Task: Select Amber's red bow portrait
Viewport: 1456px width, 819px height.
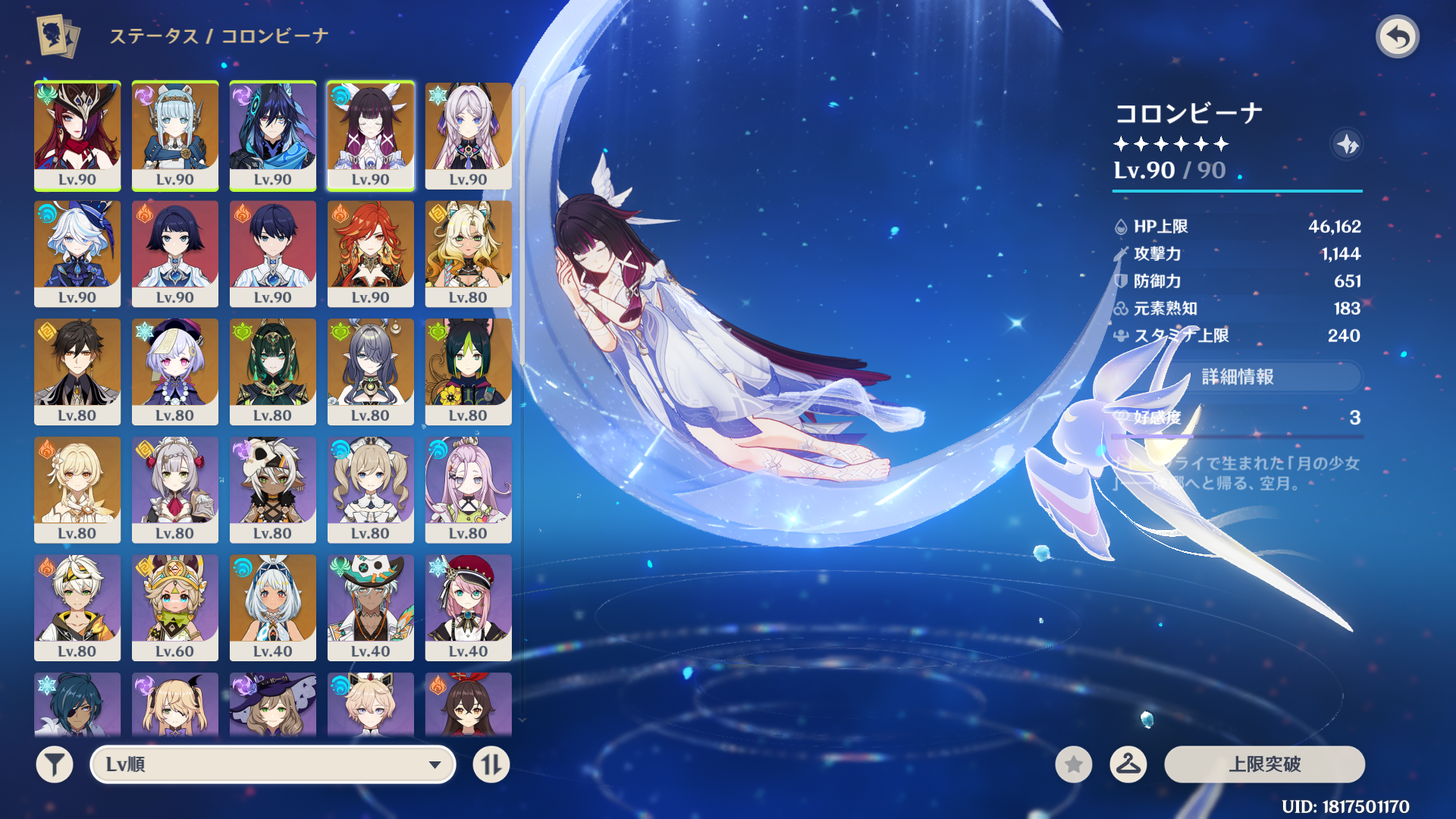Action: [469, 705]
